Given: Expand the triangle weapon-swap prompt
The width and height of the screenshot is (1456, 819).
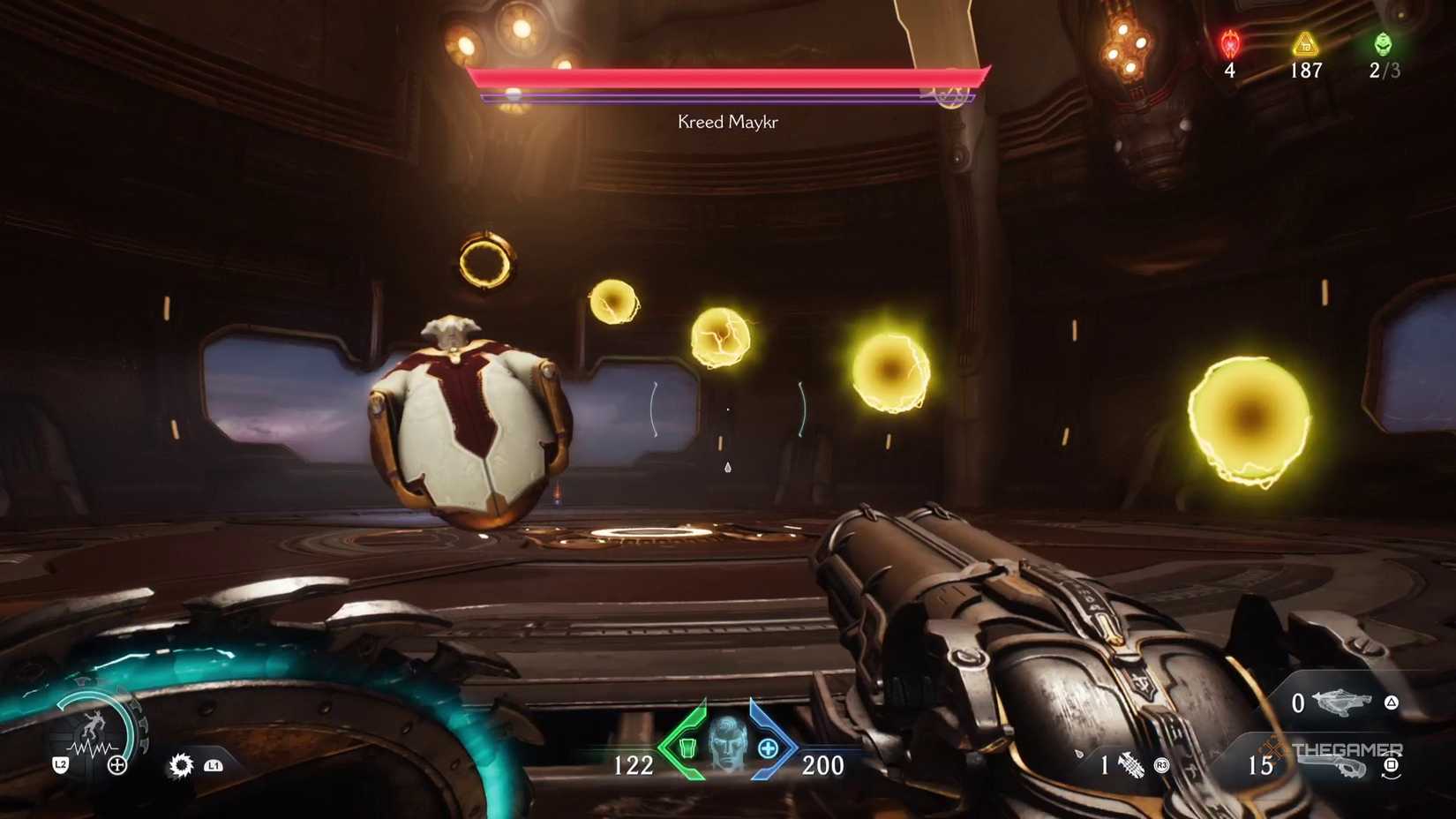Looking at the screenshot, I should click(x=1392, y=703).
